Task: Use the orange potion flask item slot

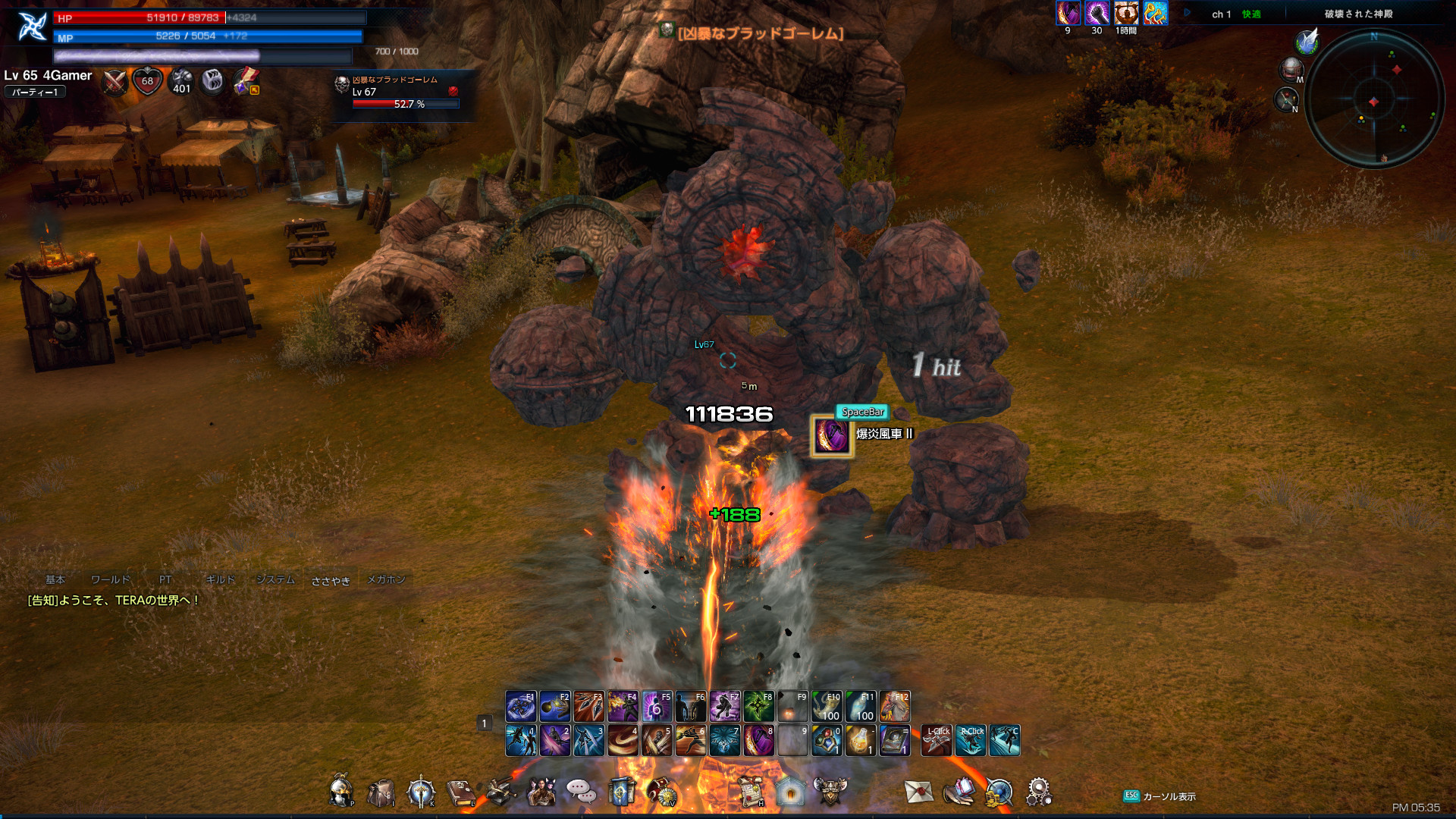Action: pos(860,741)
